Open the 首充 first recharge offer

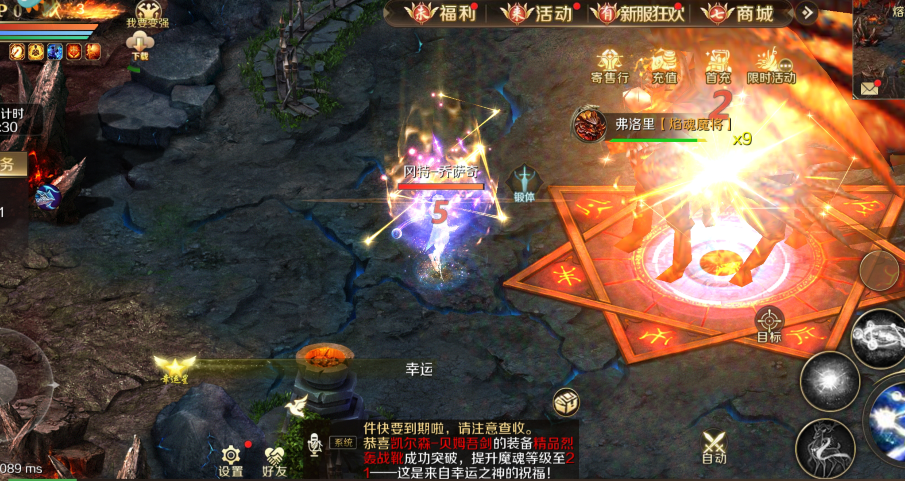[717, 65]
